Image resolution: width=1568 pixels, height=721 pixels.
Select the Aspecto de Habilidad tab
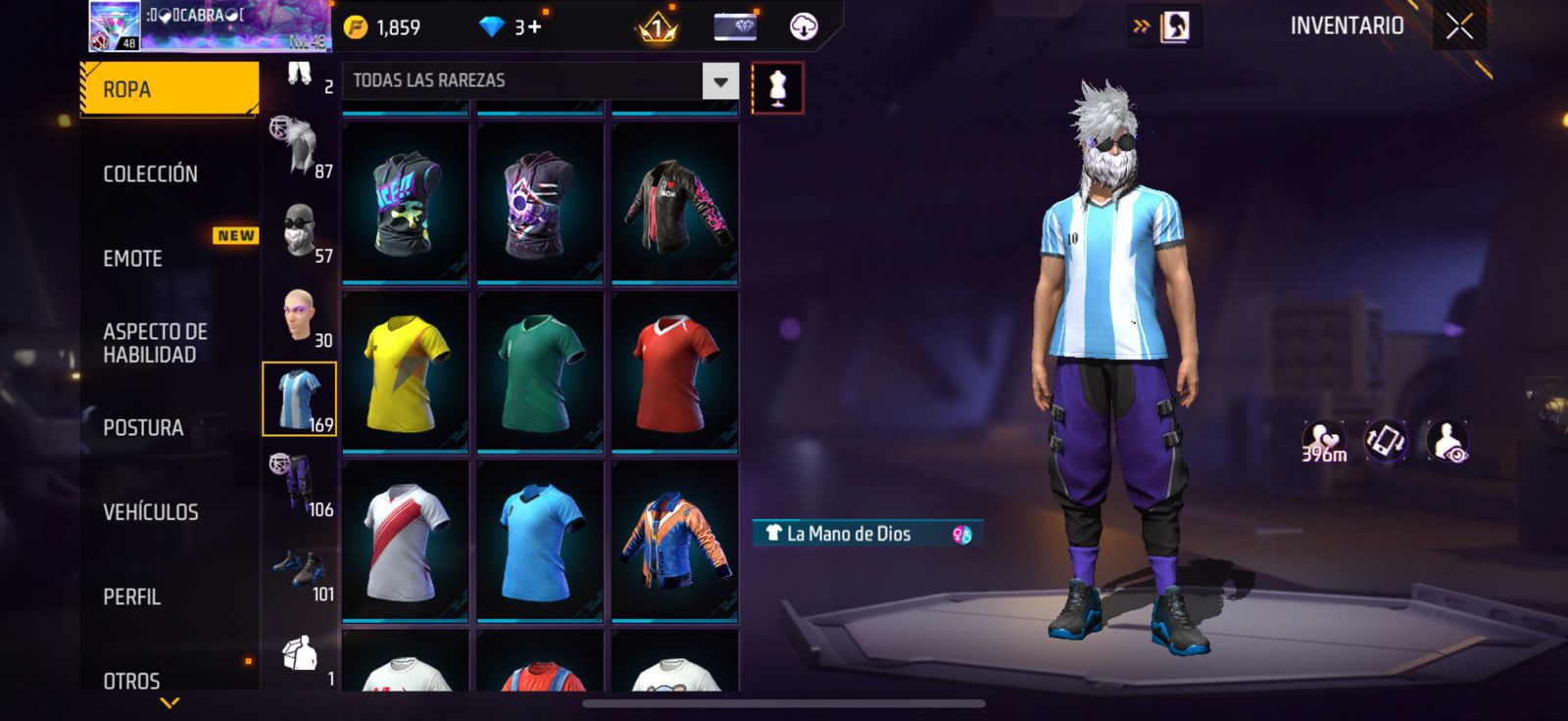tap(155, 343)
